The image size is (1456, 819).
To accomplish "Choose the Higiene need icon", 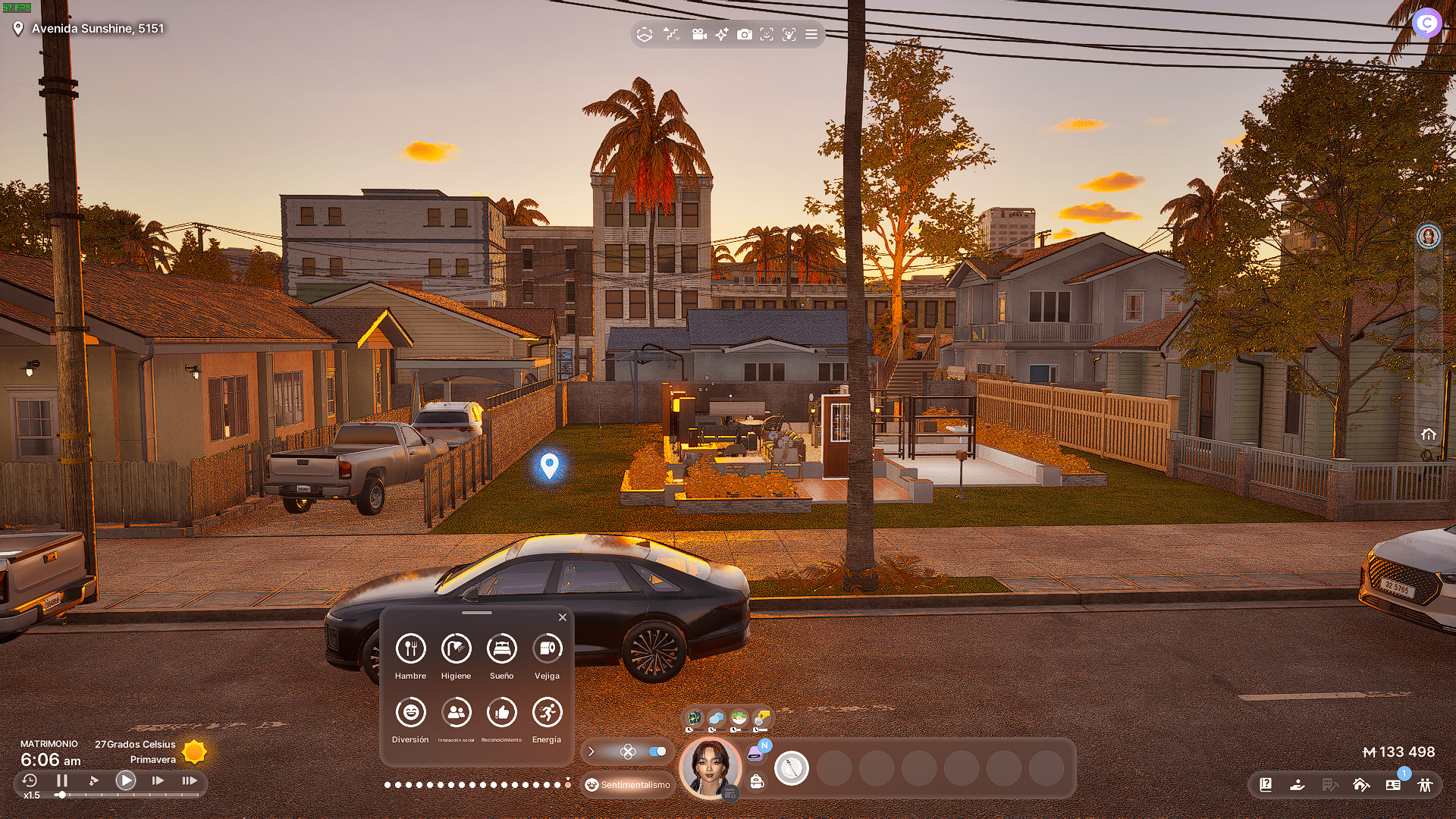I will pos(456,648).
